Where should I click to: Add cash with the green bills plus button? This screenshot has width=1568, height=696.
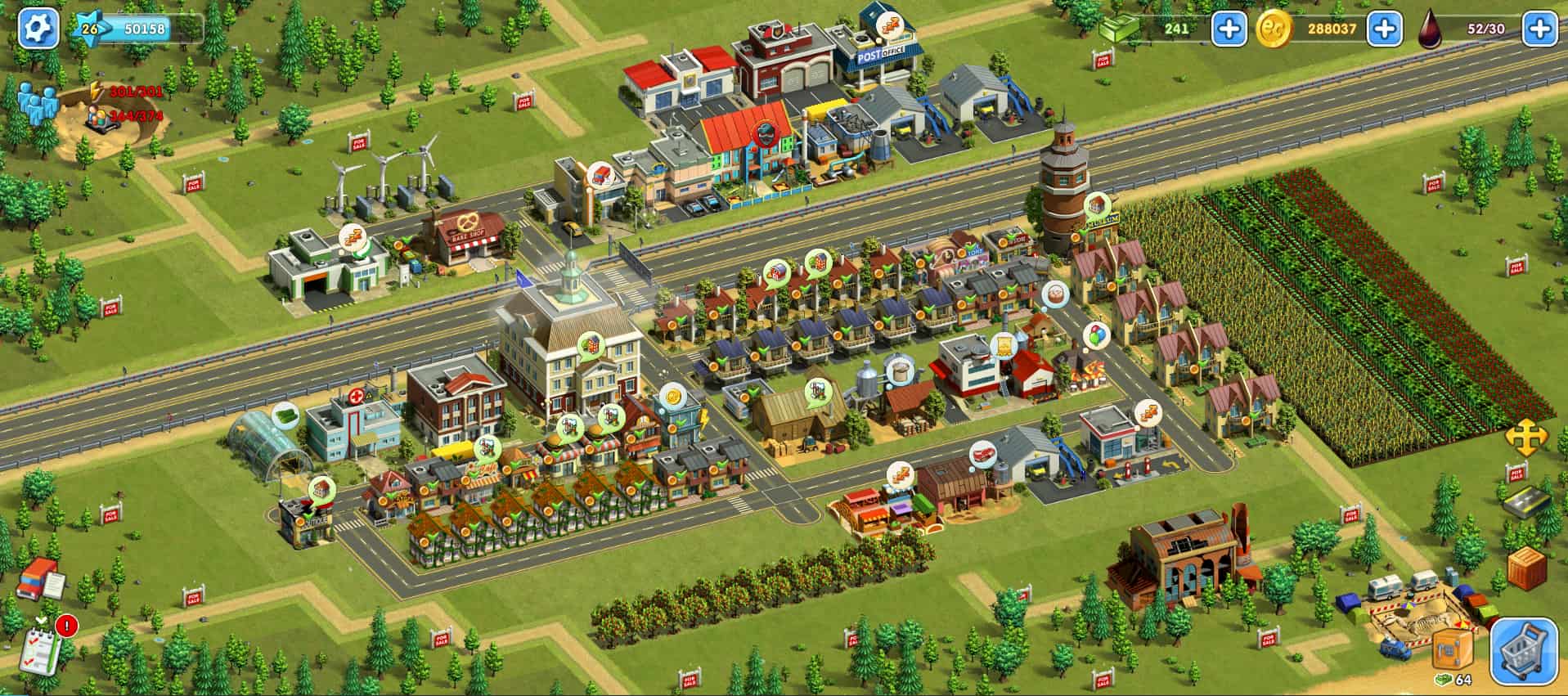tap(1228, 29)
